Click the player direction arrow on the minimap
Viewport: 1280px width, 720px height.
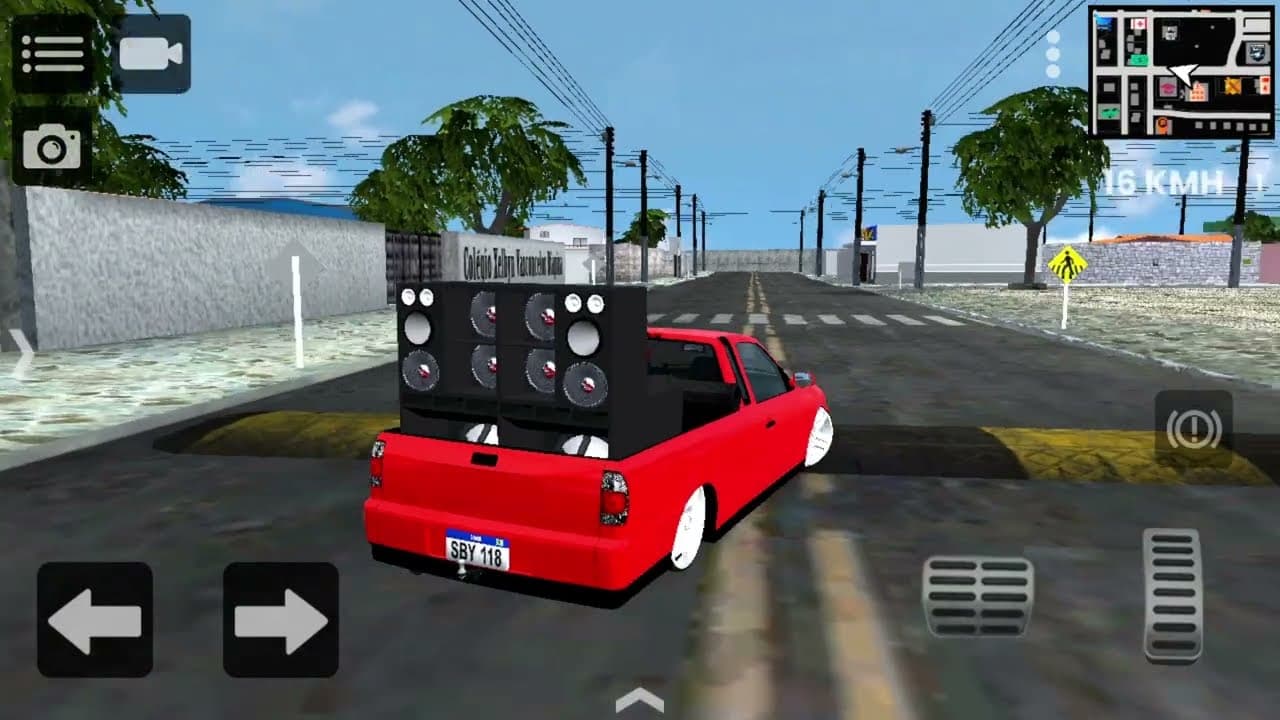(1181, 74)
